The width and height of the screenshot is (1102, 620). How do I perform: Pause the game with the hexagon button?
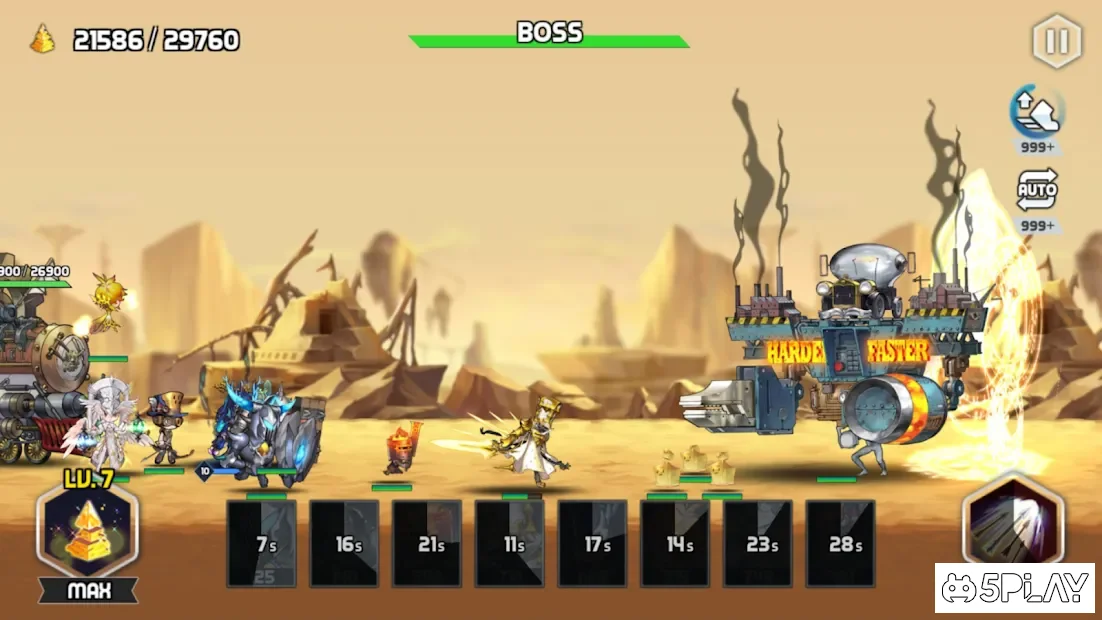click(1057, 42)
